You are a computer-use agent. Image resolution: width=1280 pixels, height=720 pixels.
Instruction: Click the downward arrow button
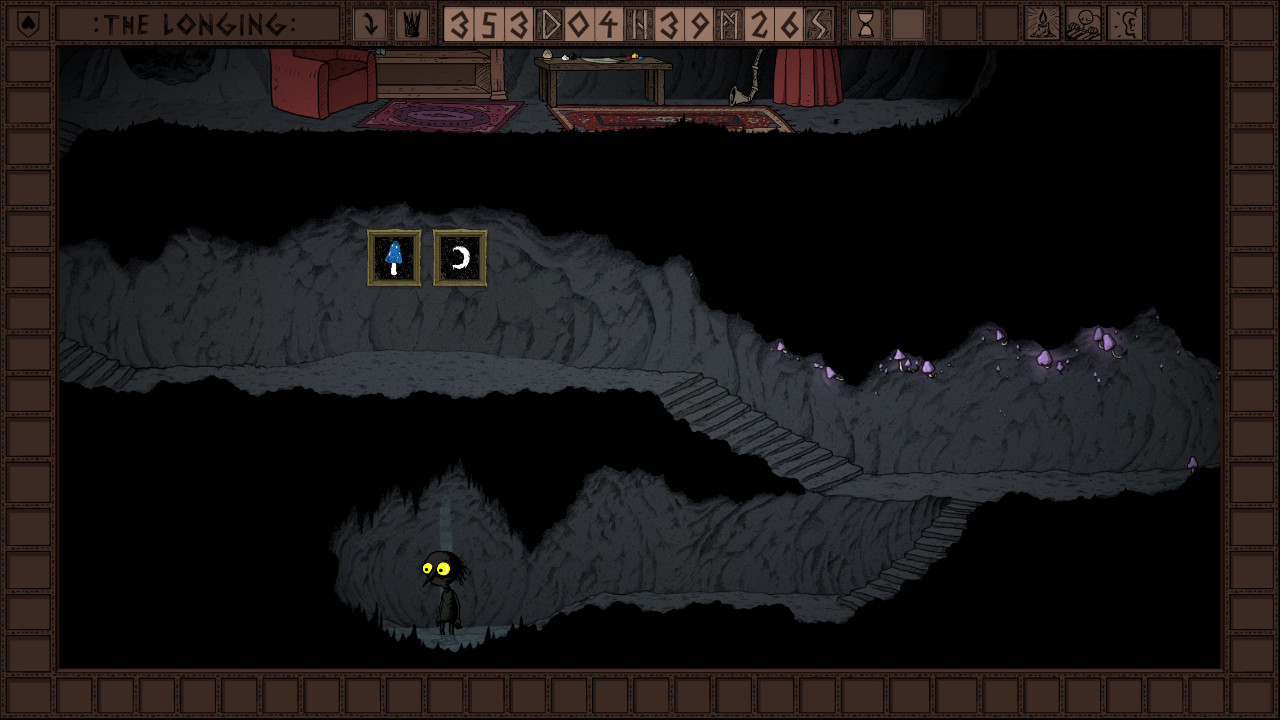370,24
